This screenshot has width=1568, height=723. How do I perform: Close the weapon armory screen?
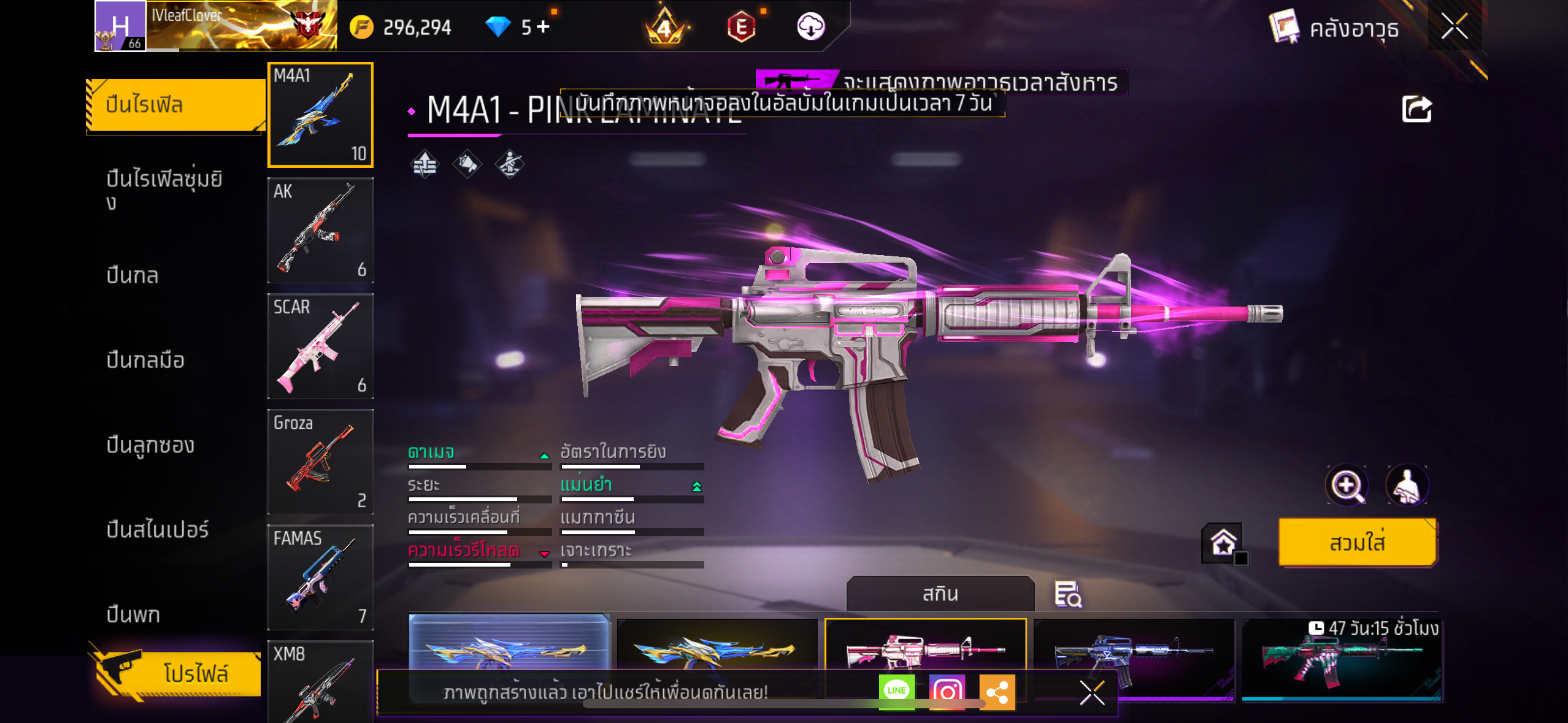[x=1454, y=26]
